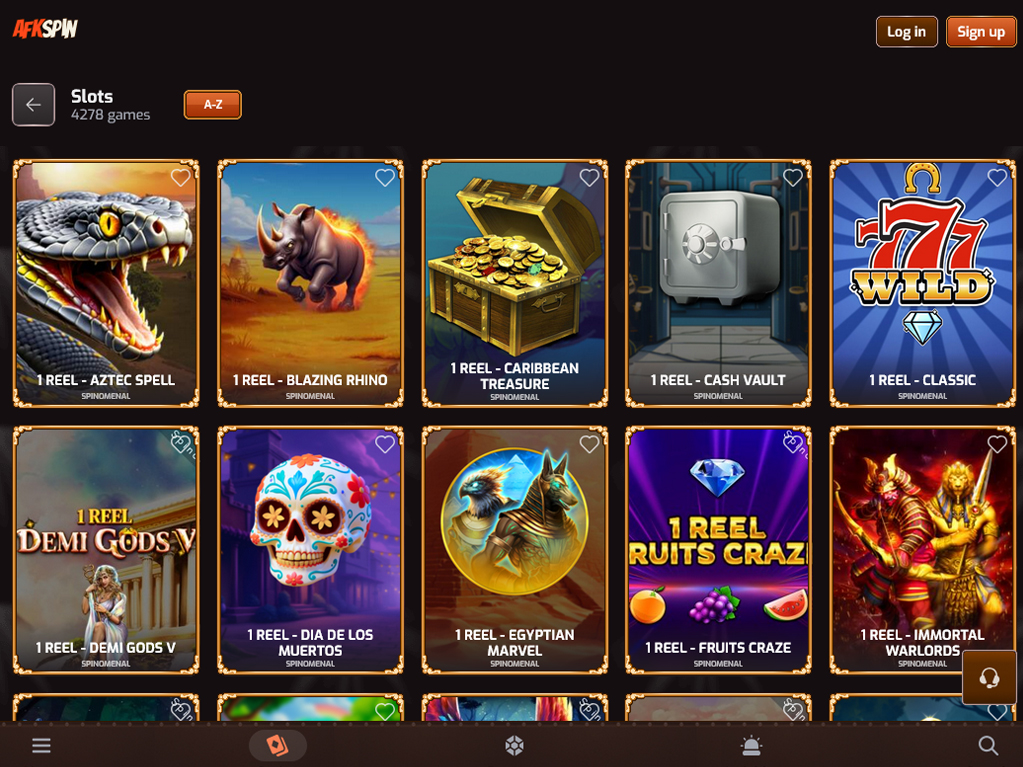Favorite the Blazing Rhino game with its heart
This screenshot has height=767, width=1023.
tap(385, 178)
